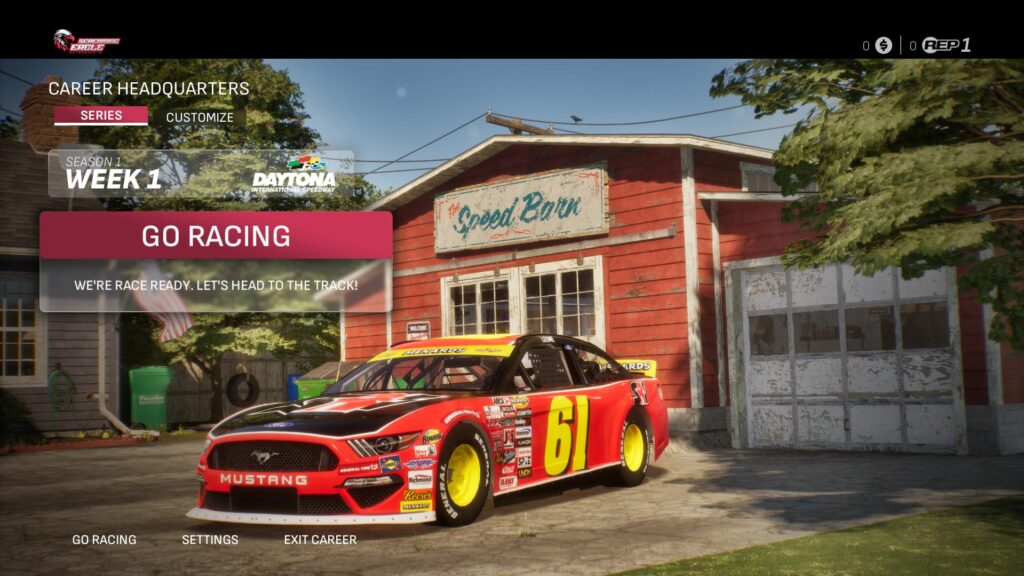The width and height of the screenshot is (1024, 576).
Task: Switch to the Series tab
Action: (x=101, y=116)
